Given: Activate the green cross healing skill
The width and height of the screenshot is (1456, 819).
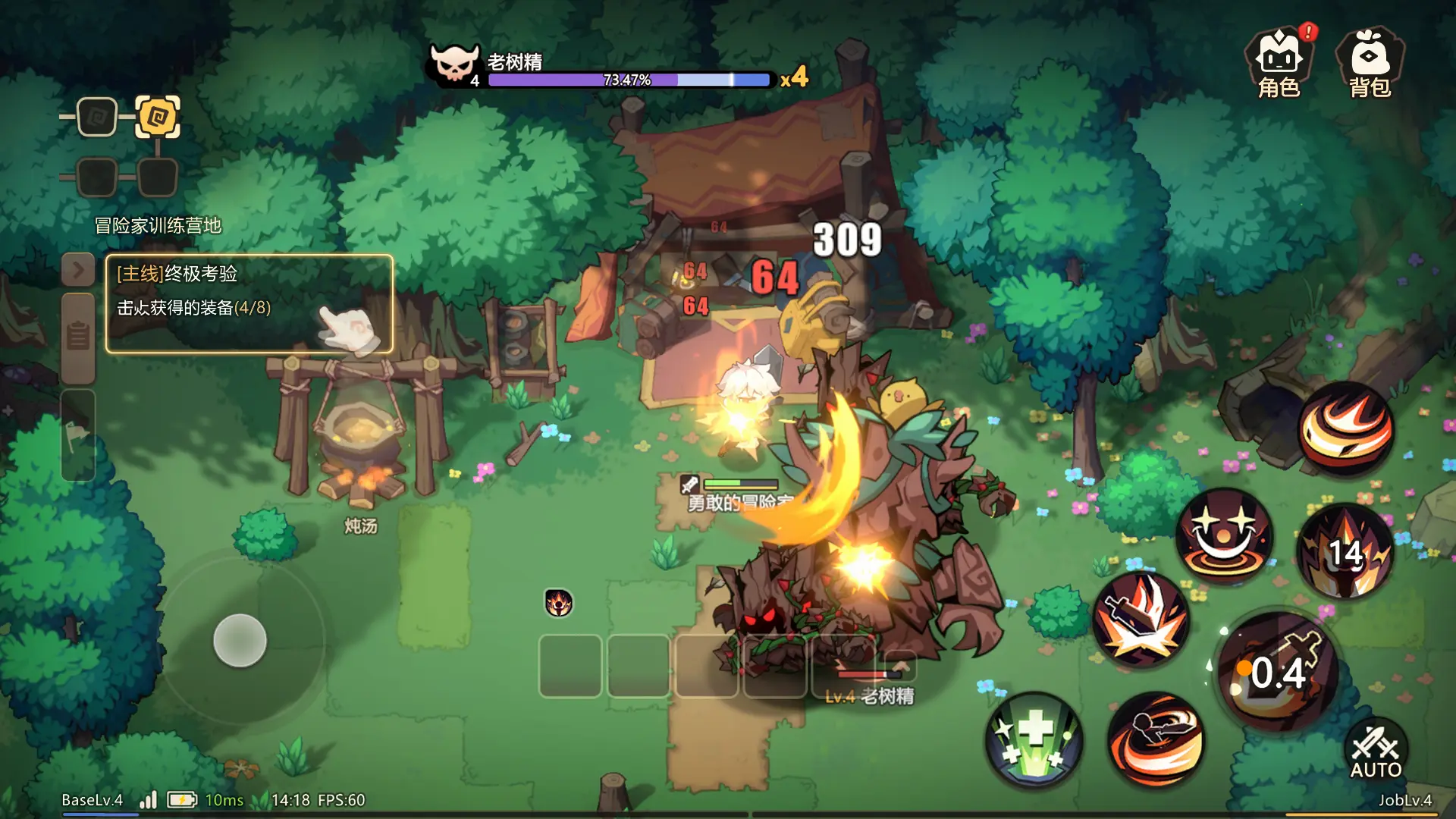Looking at the screenshot, I should tap(1034, 739).
